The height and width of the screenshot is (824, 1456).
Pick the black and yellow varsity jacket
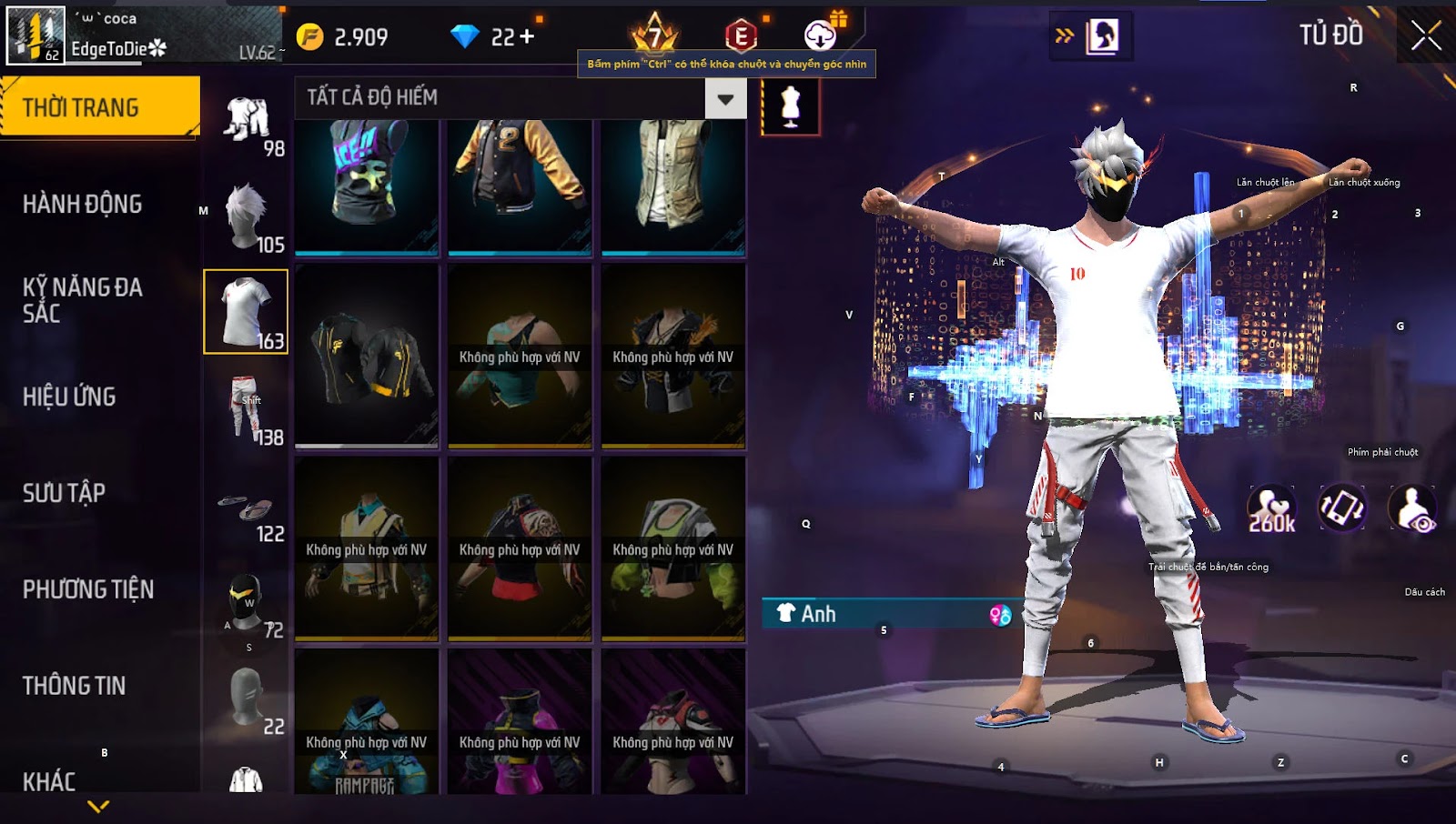[x=520, y=186]
